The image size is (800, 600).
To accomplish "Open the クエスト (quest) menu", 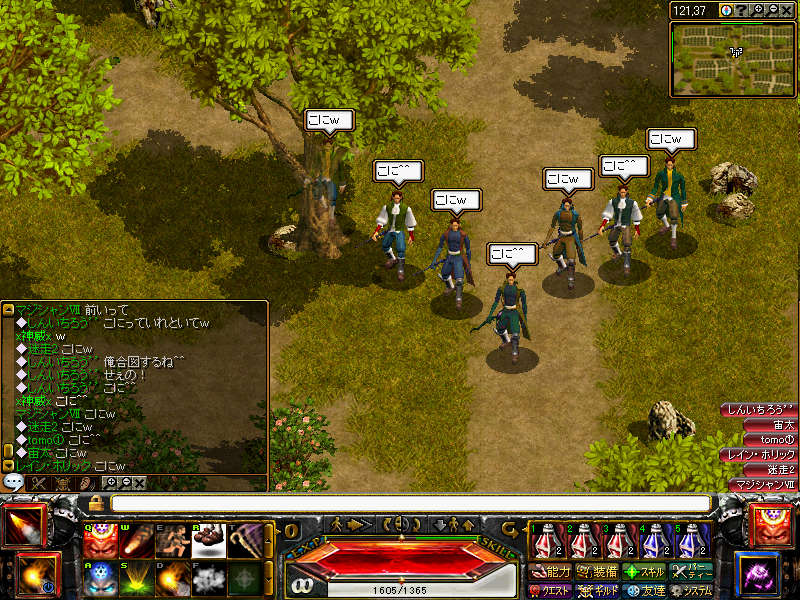I will [551, 591].
